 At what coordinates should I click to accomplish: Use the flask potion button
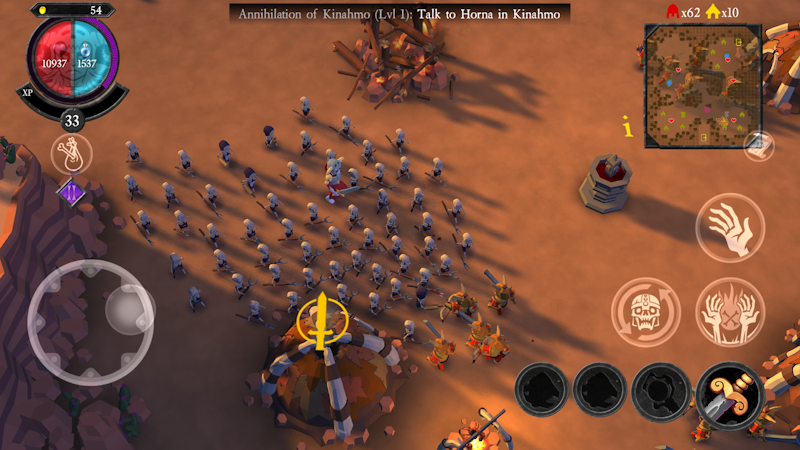[x=72, y=154]
